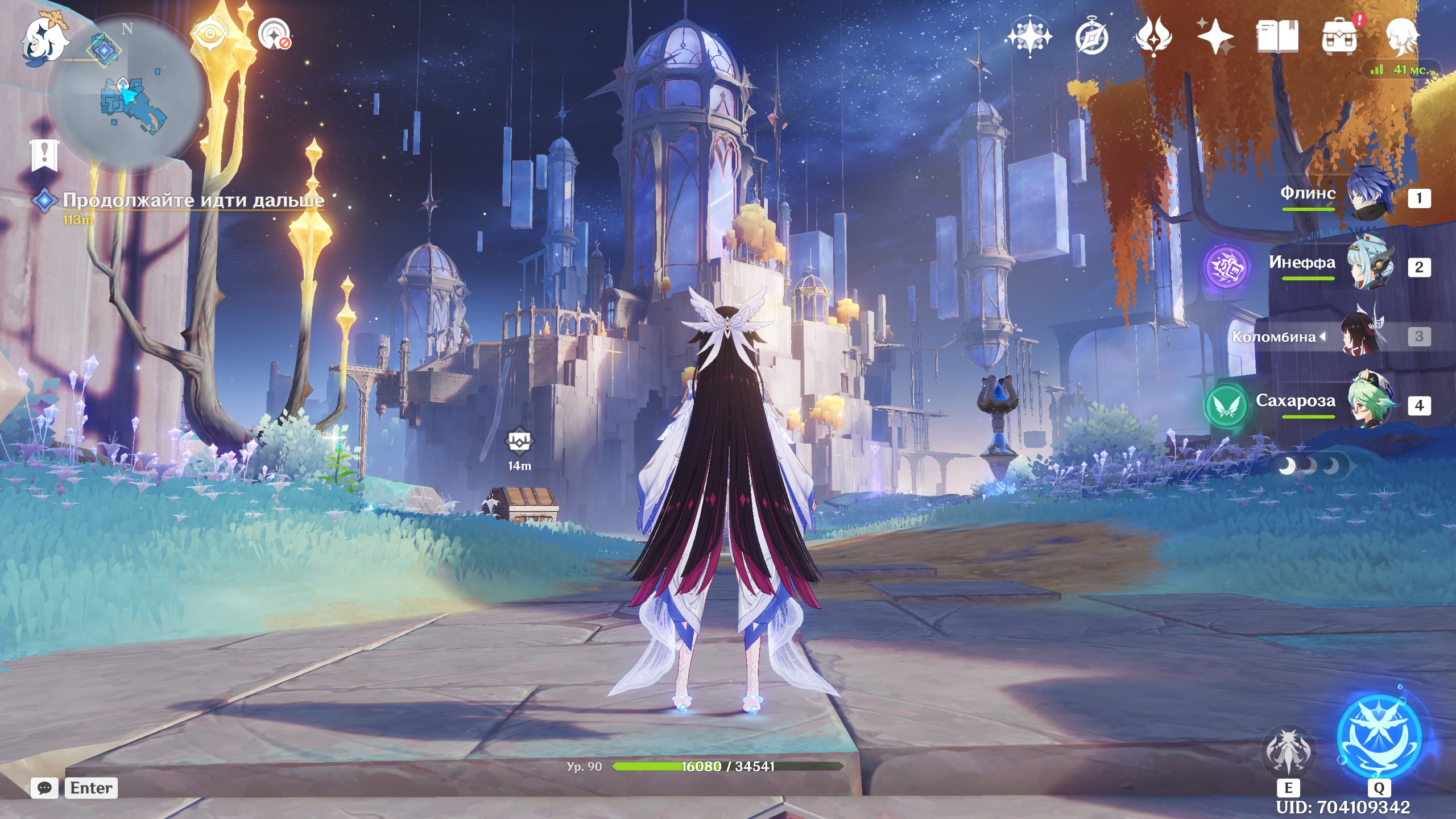Open the inventory backpack icon

(x=1340, y=38)
